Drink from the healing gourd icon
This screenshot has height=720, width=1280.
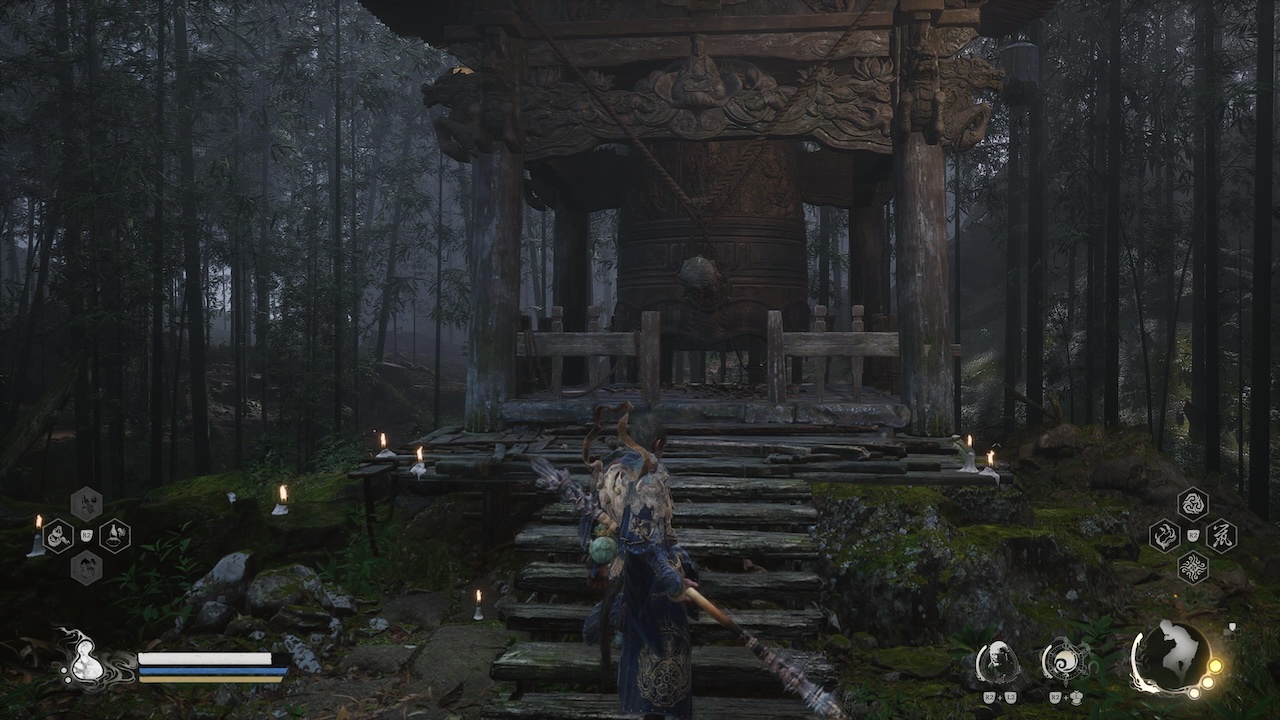pos(86,661)
